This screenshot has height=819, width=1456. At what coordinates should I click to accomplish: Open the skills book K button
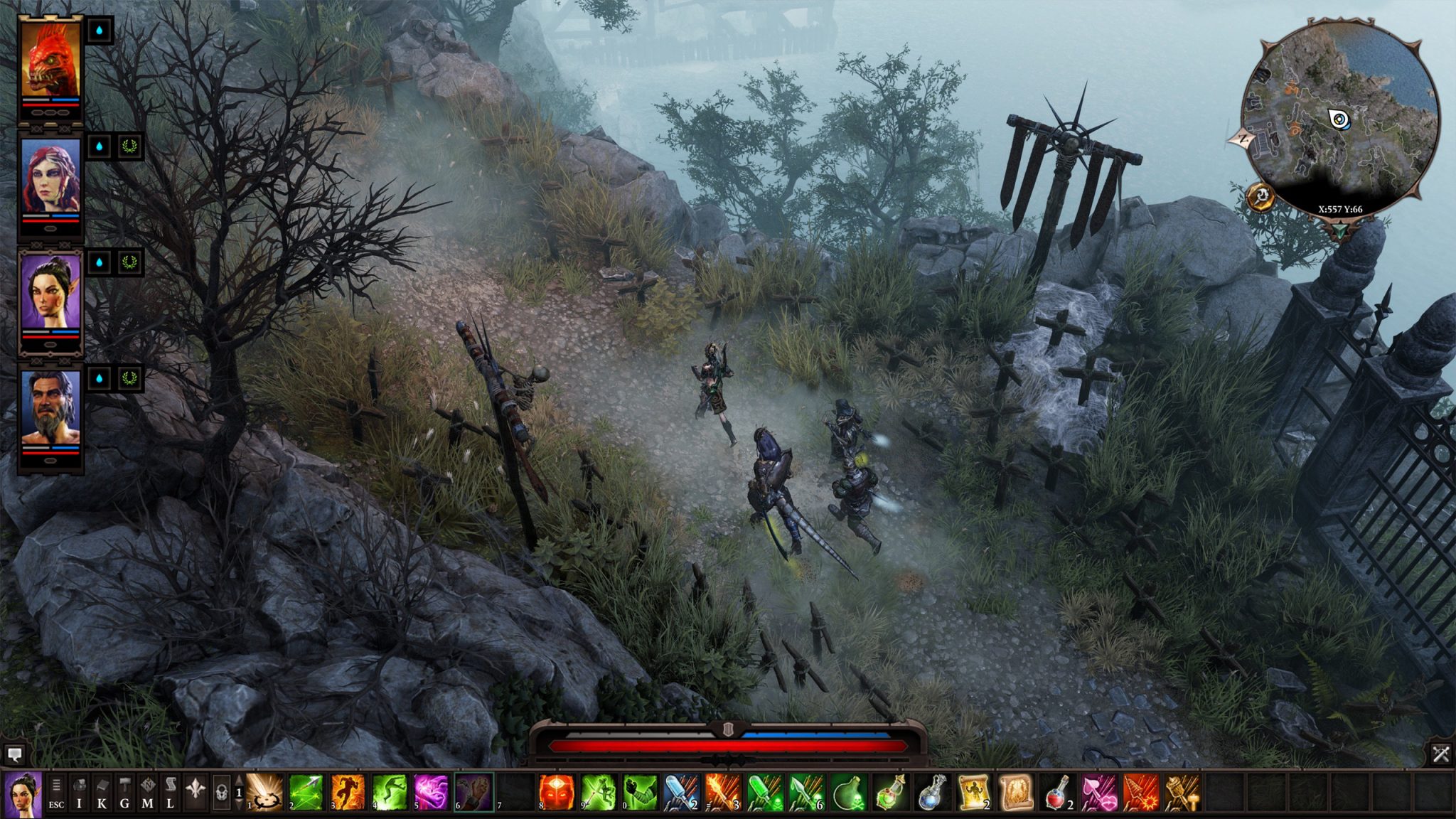pos(102,793)
